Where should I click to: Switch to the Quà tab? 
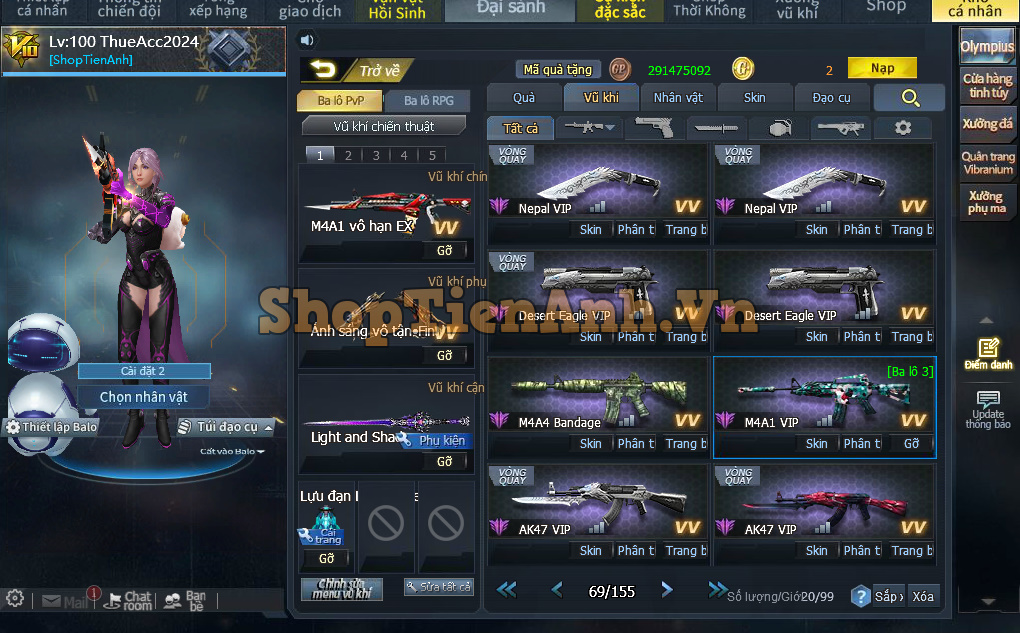[x=524, y=97]
